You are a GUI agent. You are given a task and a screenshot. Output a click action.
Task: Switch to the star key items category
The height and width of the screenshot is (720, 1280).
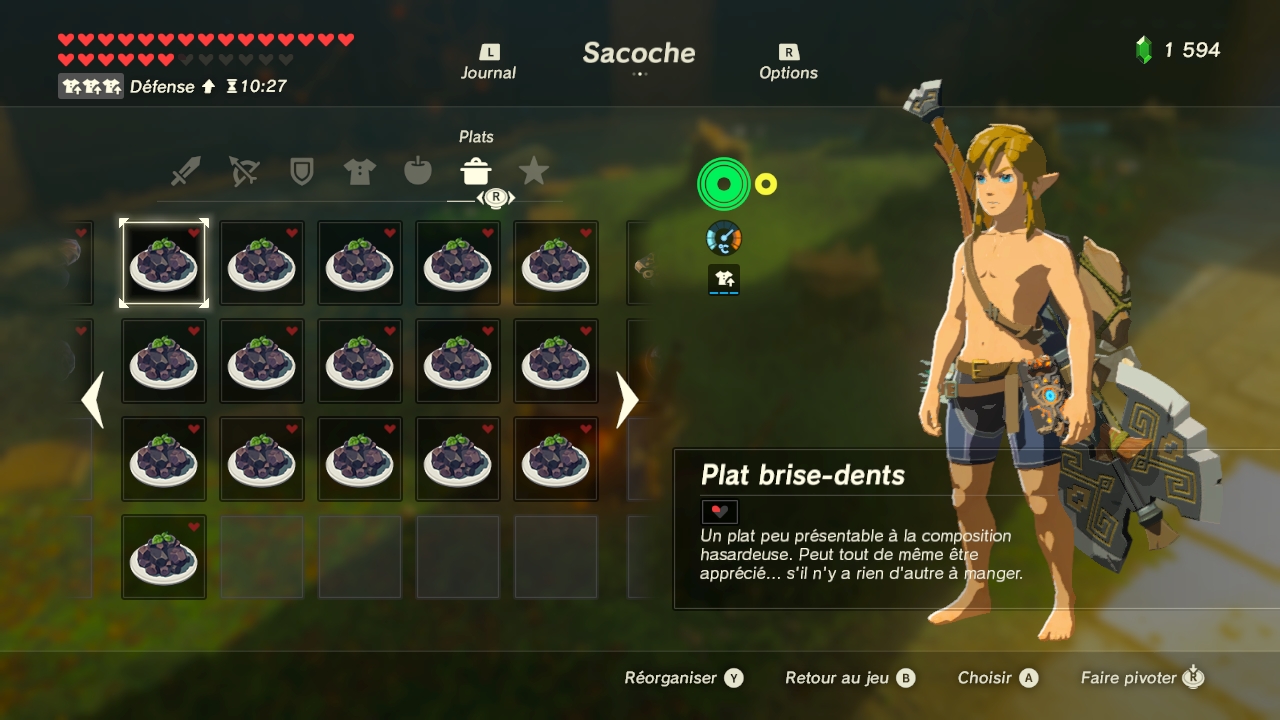pyautogui.click(x=534, y=172)
